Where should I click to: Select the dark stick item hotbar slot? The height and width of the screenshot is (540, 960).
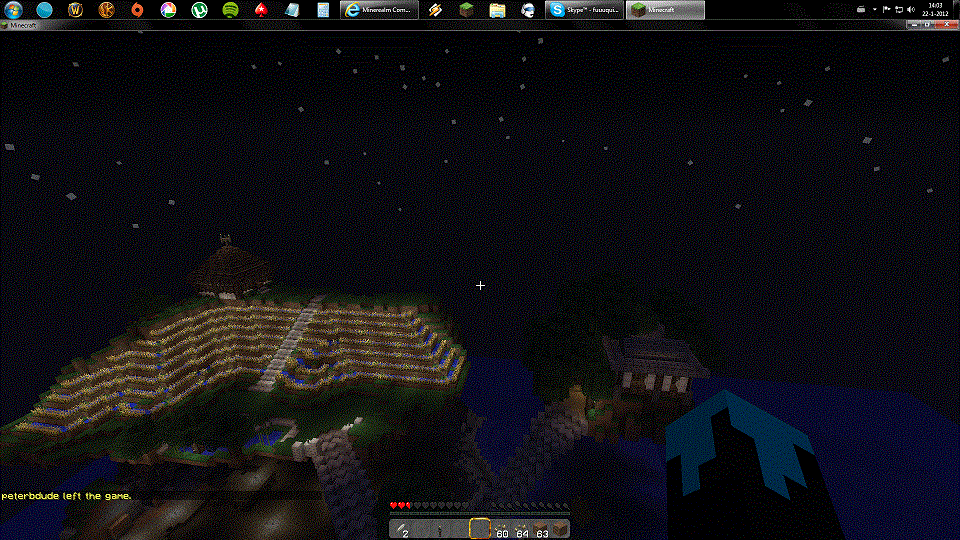coord(438,529)
